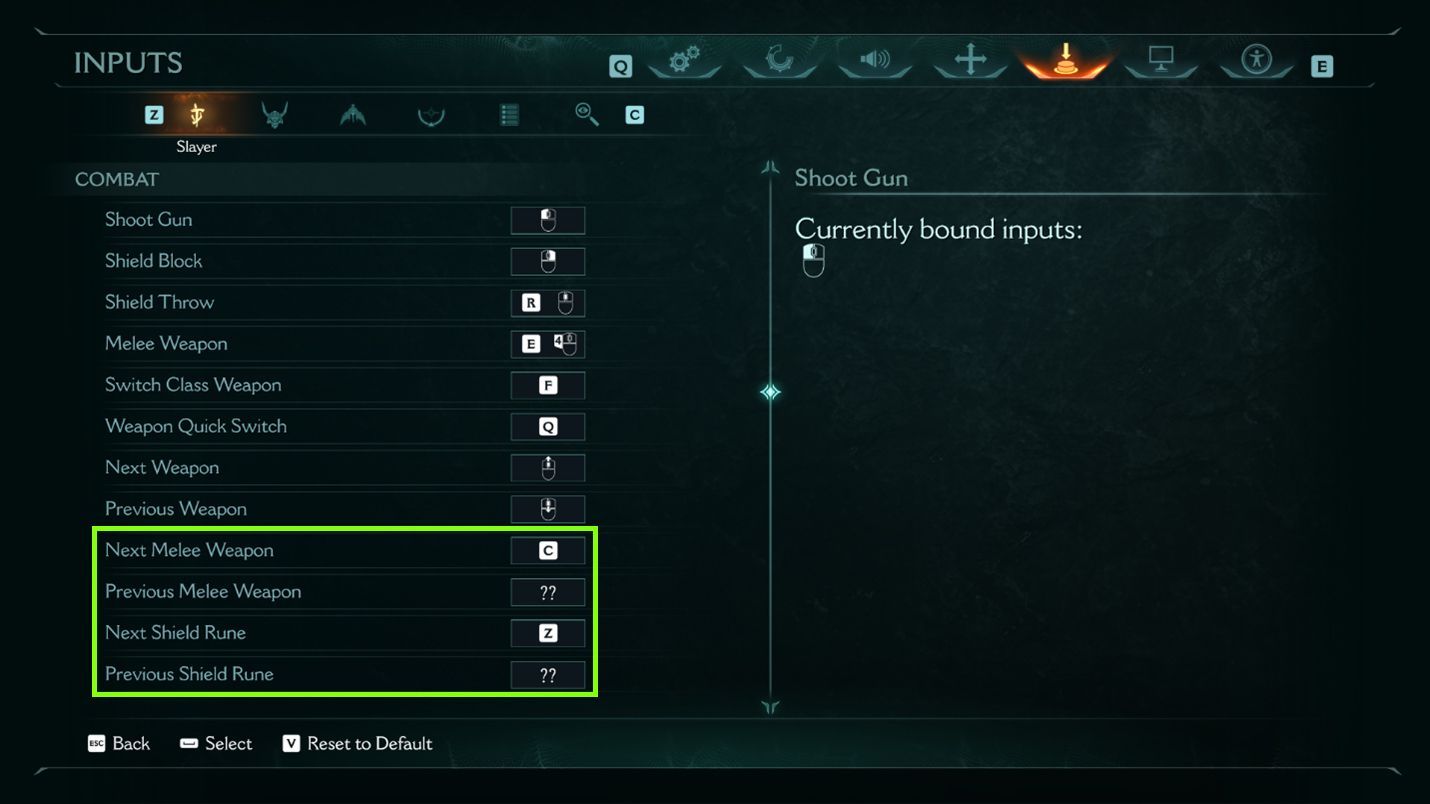This screenshot has width=1430, height=804.
Task: Select the active Slayer input tab
Action: pos(197,114)
